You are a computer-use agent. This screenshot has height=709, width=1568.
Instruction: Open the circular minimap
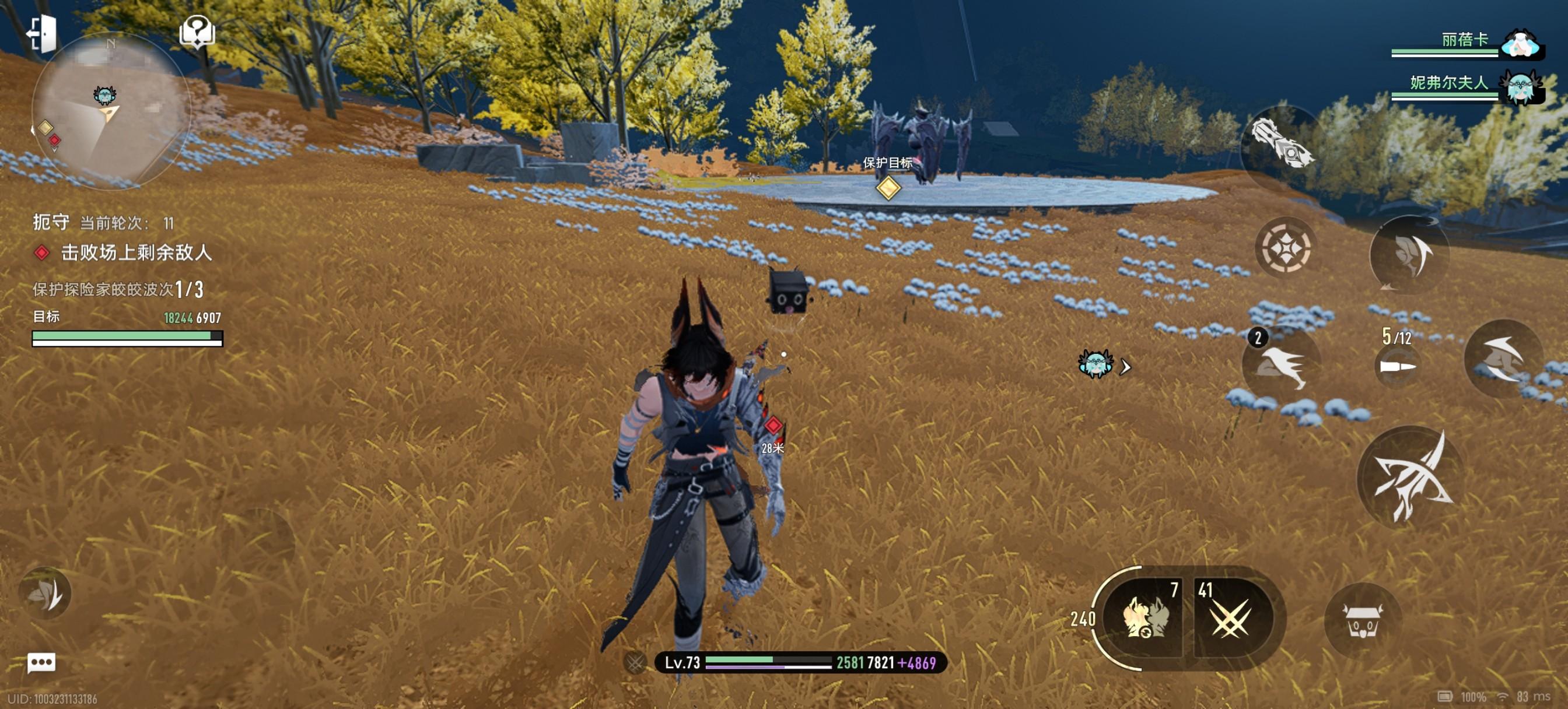[111, 111]
